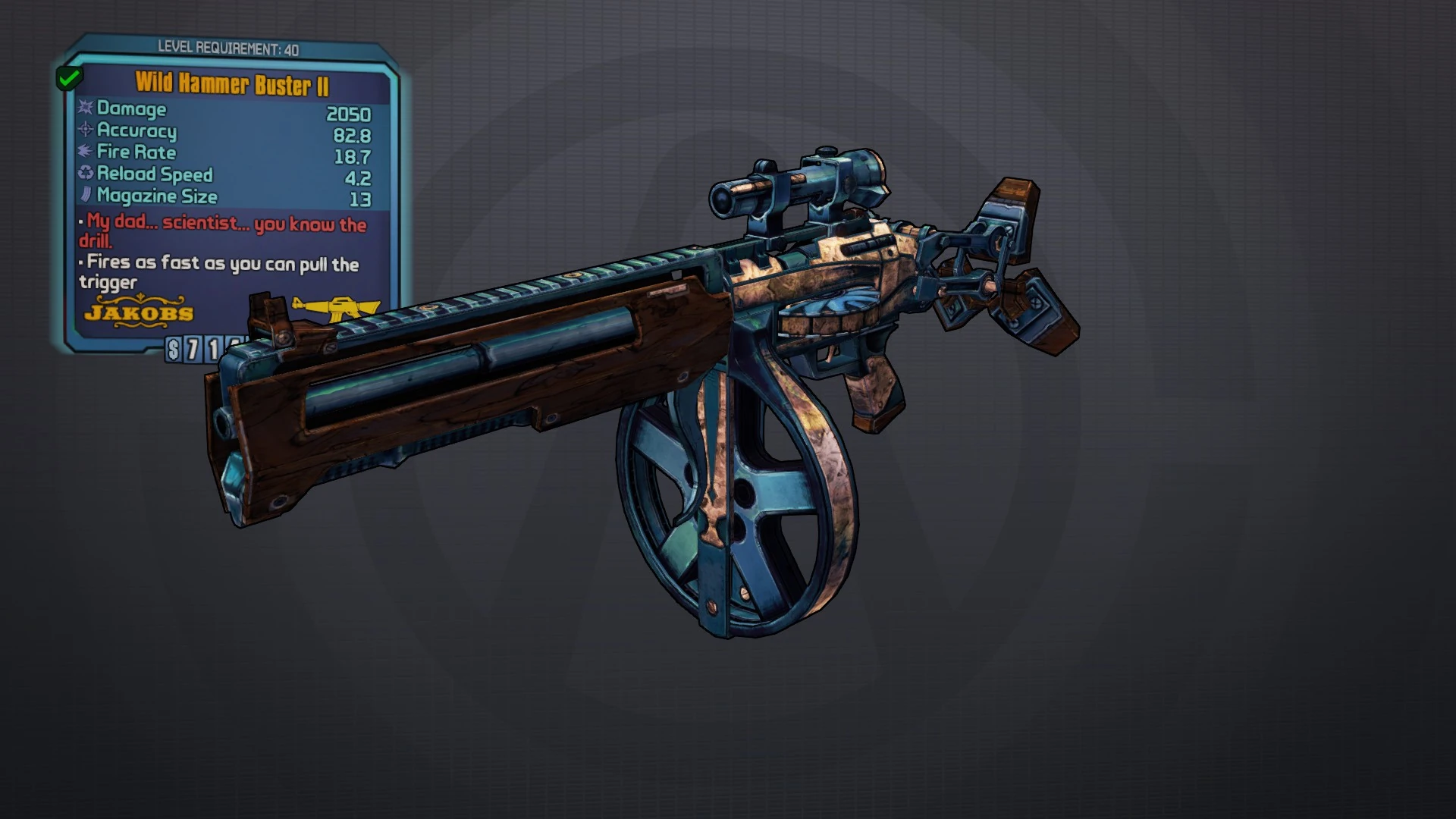1456x819 pixels.
Task: Click the dollar sign on the price tag
Action: pos(173,350)
